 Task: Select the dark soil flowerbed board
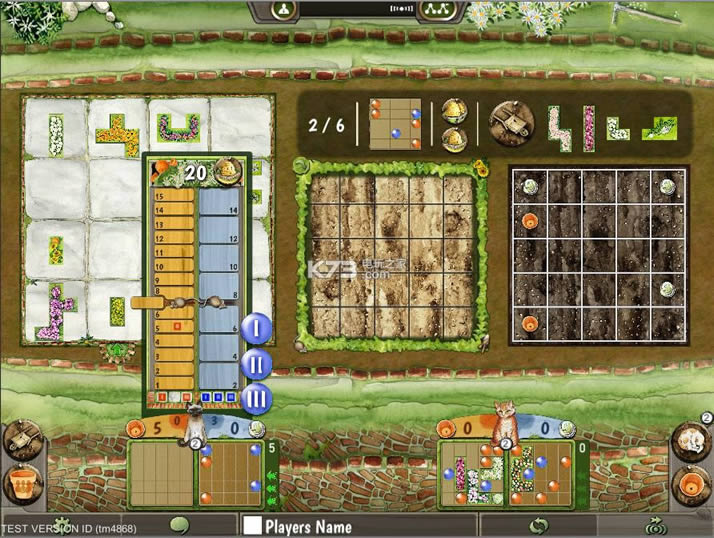tap(599, 256)
